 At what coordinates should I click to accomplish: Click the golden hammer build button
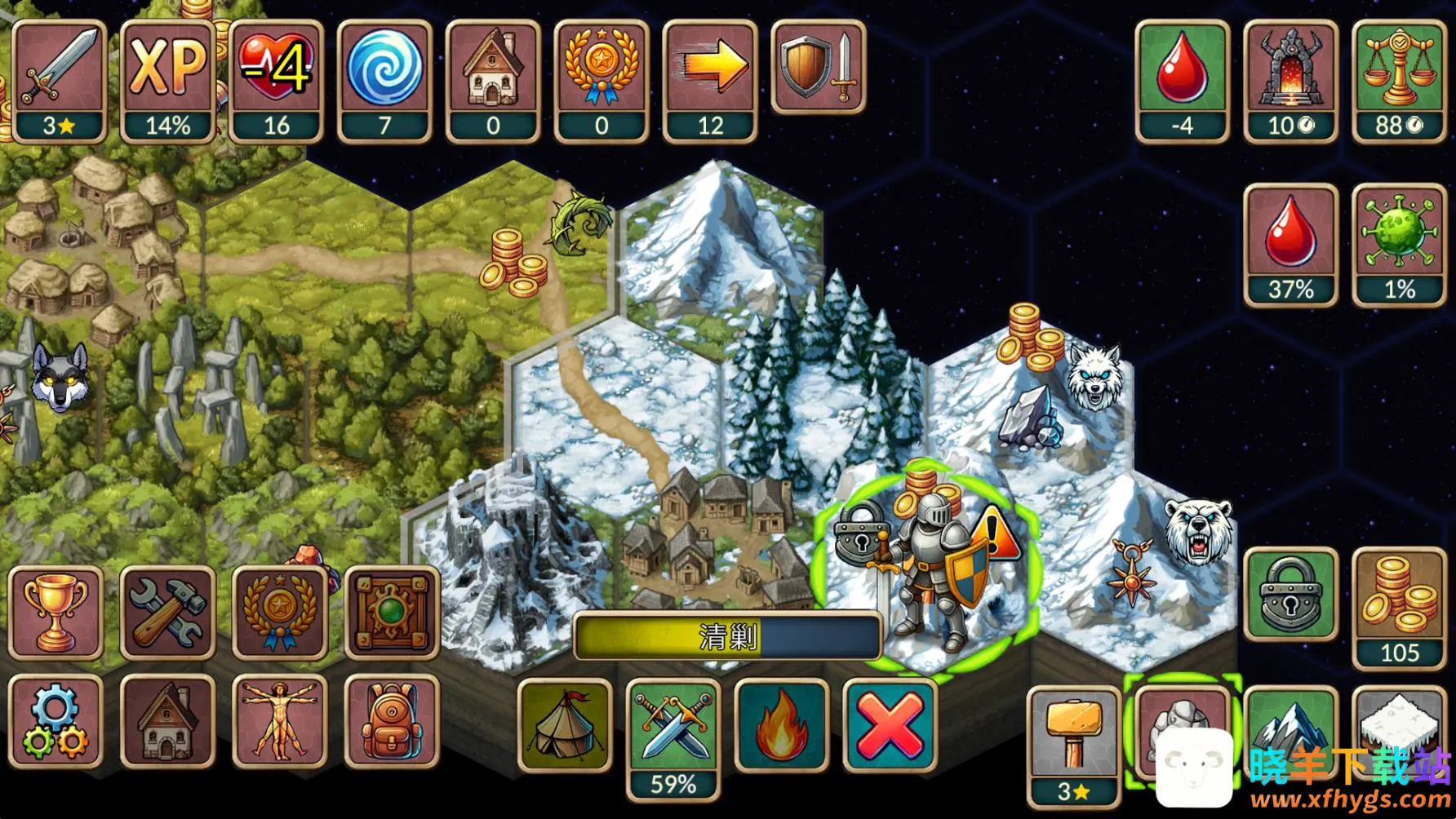1074,734
